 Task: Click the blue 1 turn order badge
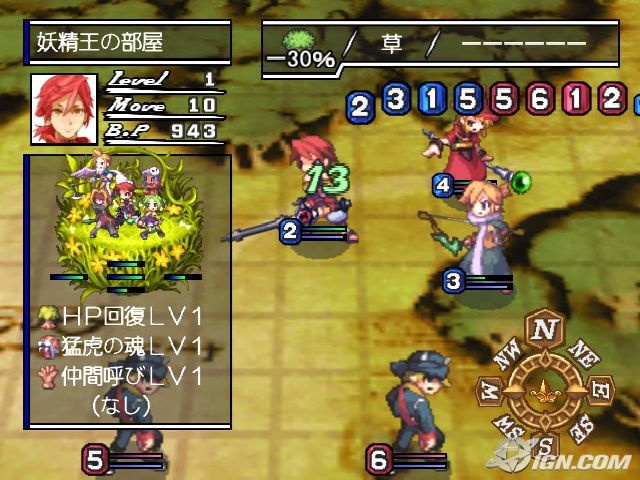pyautogui.click(x=432, y=98)
